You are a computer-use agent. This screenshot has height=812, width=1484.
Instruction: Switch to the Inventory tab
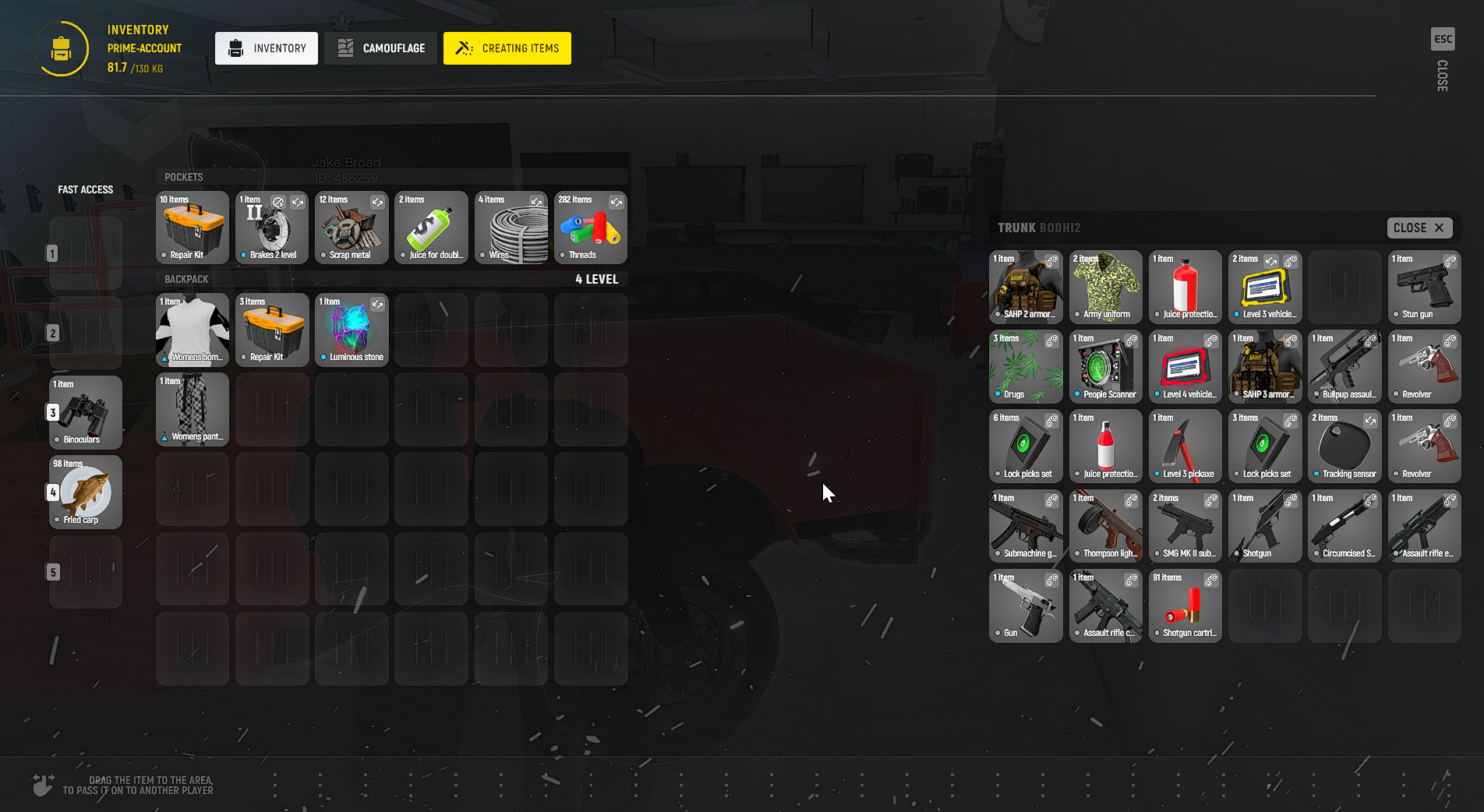[x=267, y=48]
